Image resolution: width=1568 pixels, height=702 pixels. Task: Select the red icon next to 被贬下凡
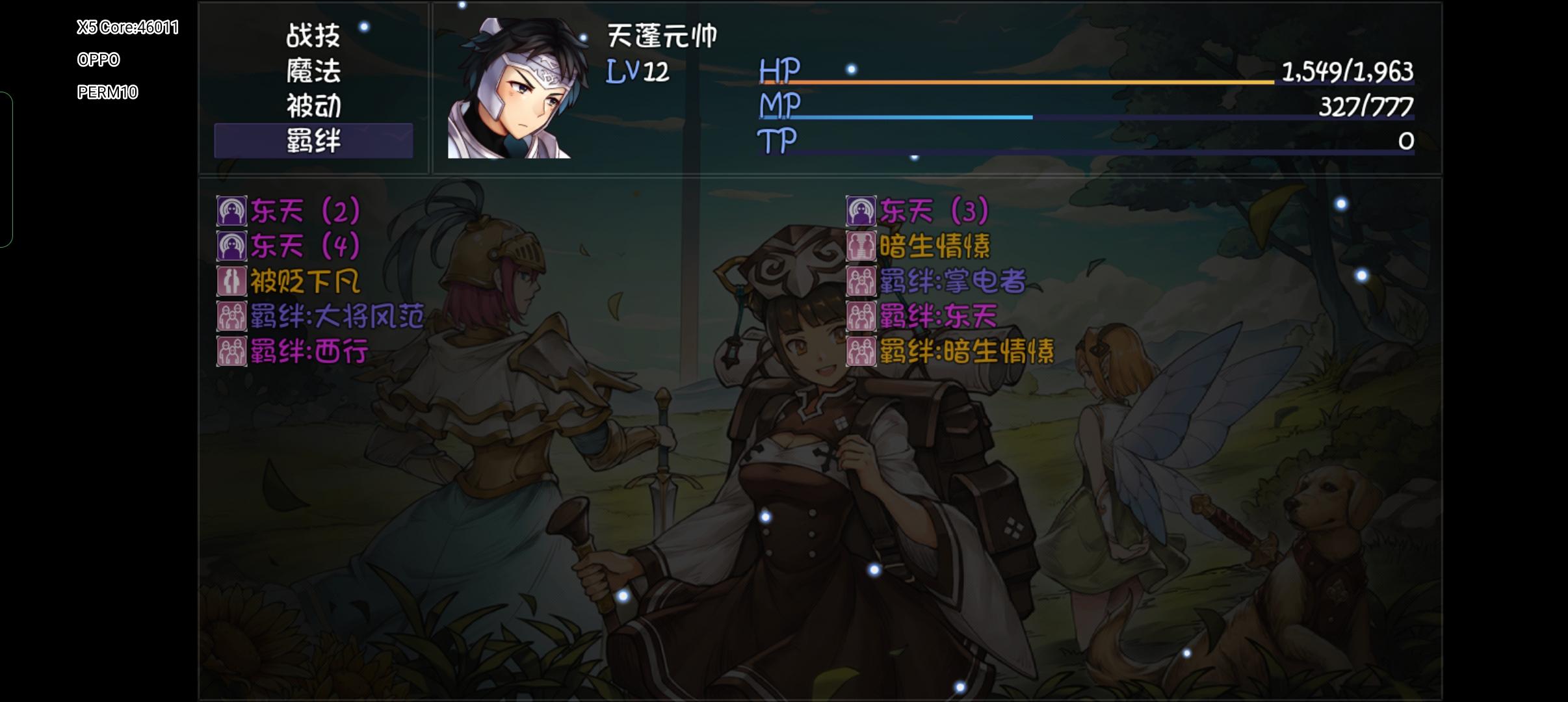click(231, 281)
